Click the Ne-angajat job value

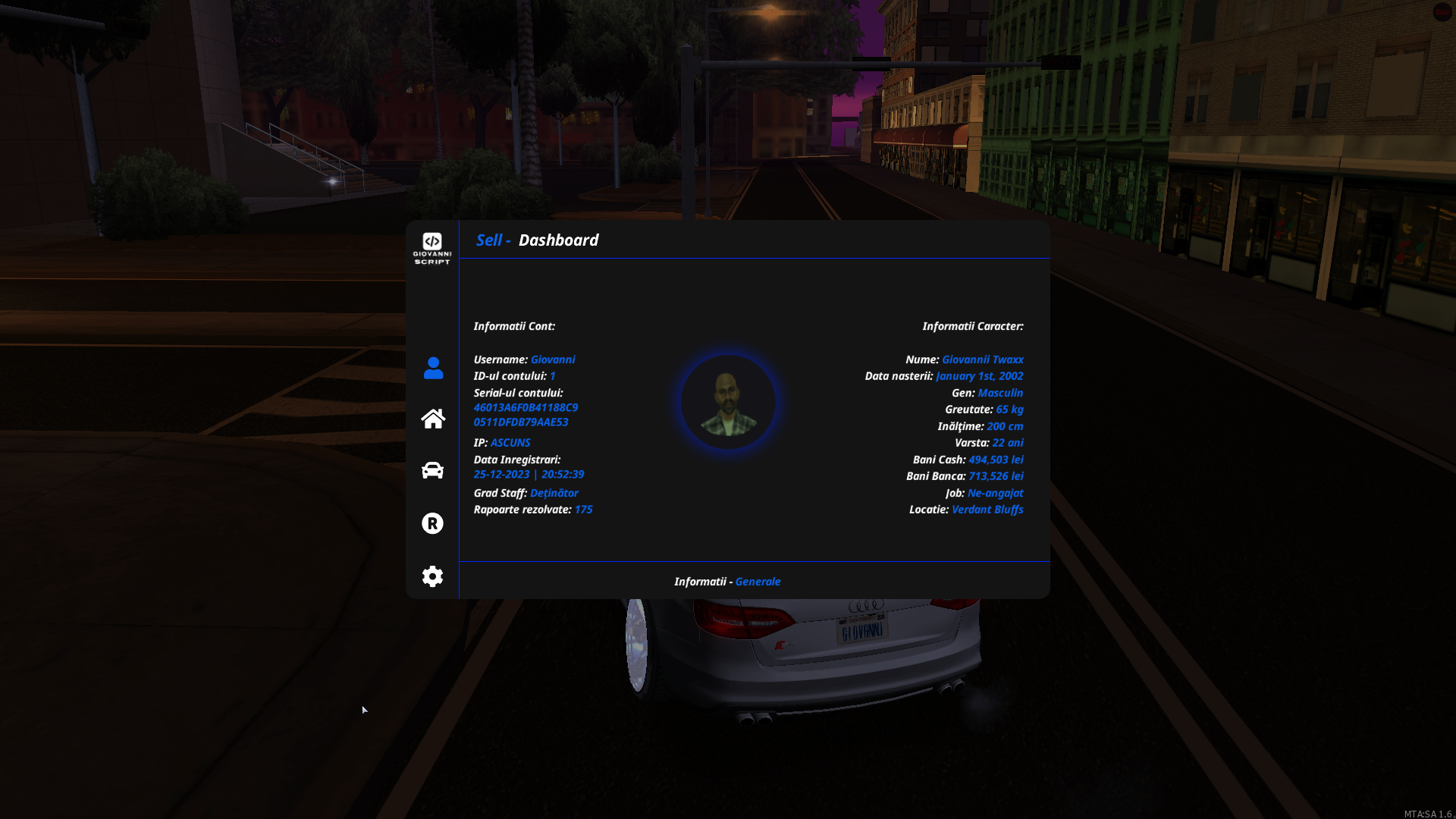click(995, 493)
